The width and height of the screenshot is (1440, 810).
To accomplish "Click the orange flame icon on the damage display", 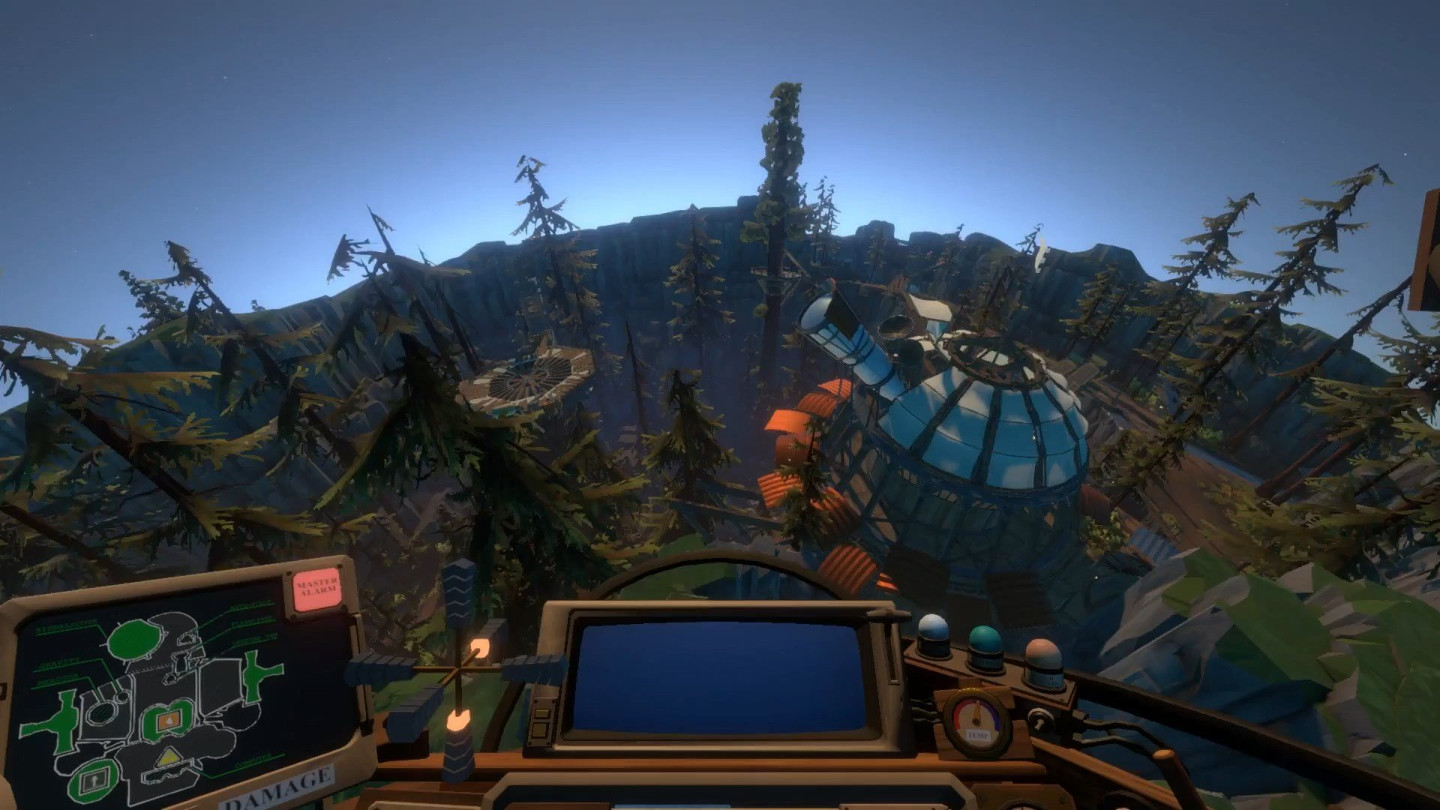I will coord(167,720).
